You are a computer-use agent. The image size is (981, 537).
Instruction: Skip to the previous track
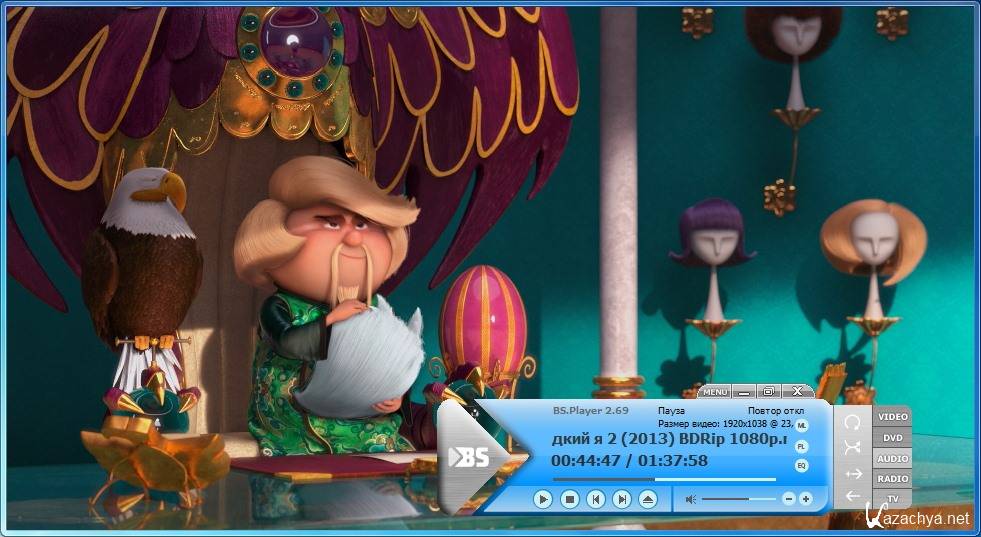pos(595,498)
